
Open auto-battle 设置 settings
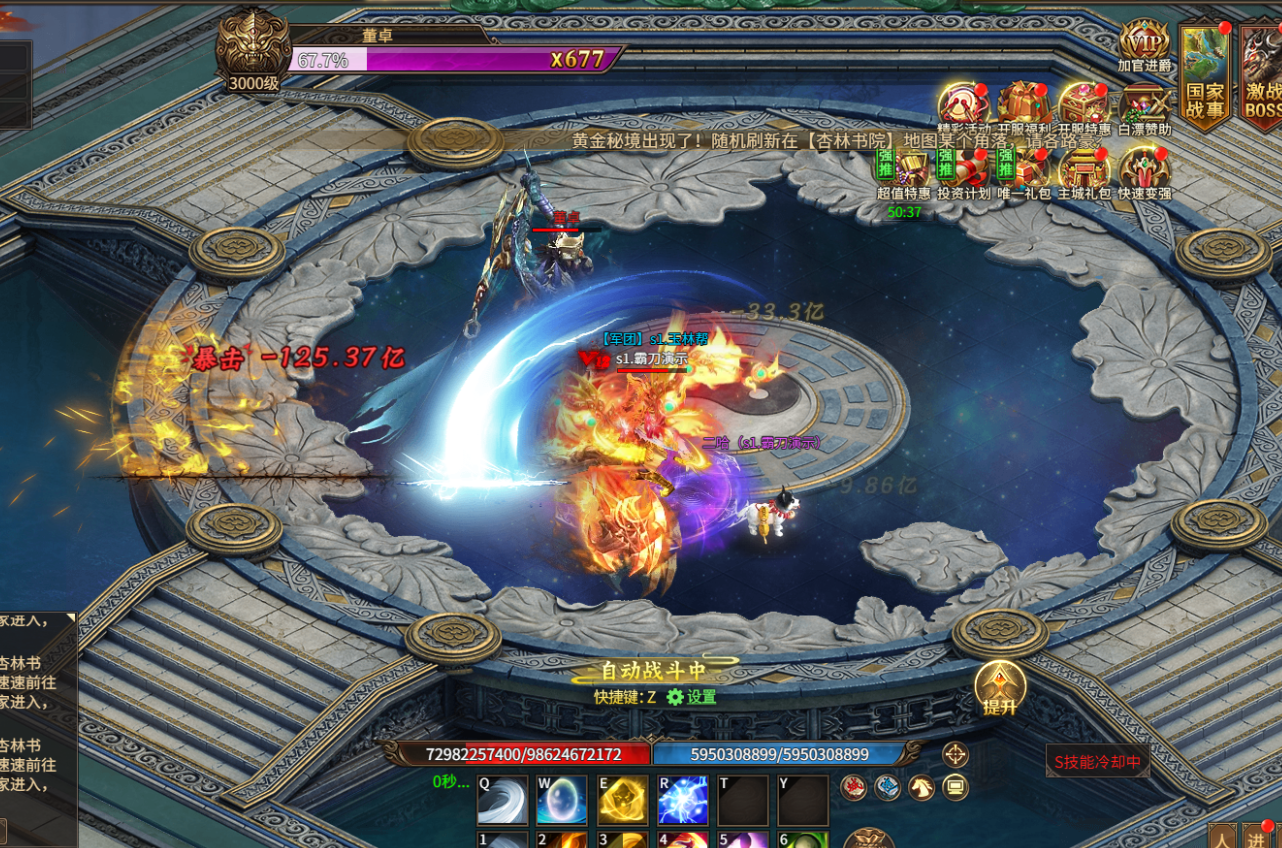click(x=692, y=697)
